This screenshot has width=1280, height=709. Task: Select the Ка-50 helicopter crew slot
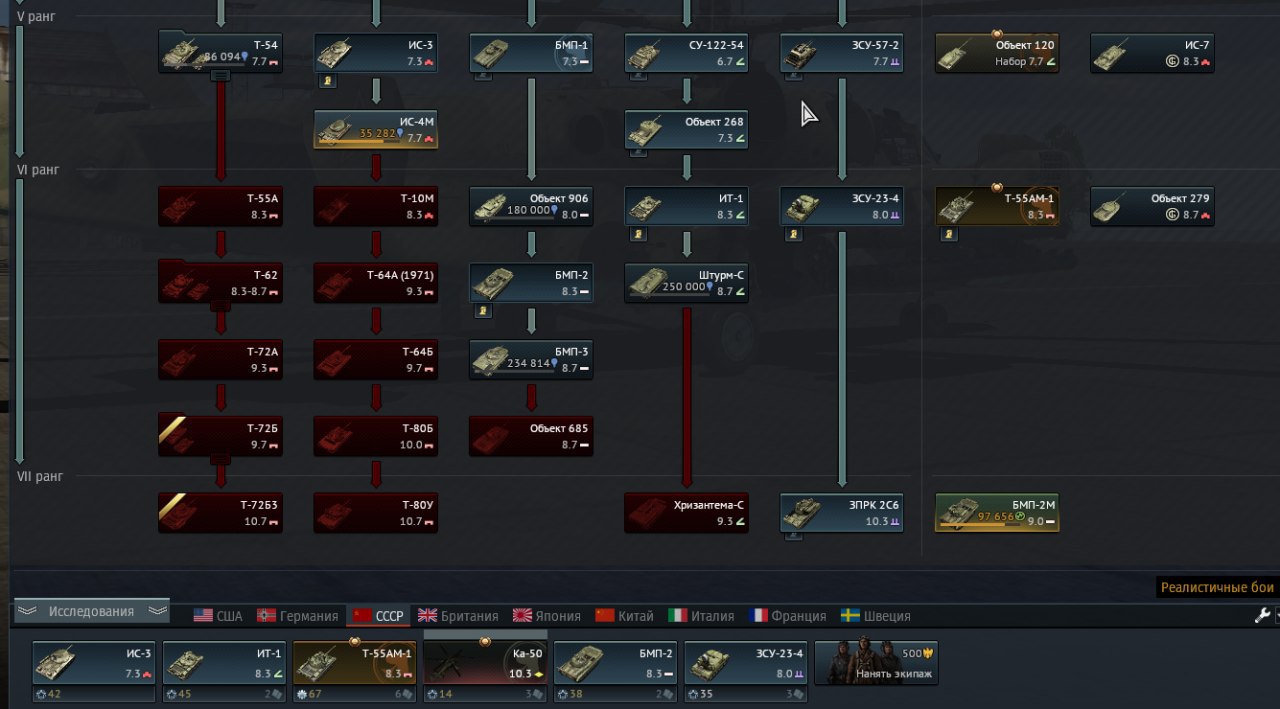(x=485, y=662)
